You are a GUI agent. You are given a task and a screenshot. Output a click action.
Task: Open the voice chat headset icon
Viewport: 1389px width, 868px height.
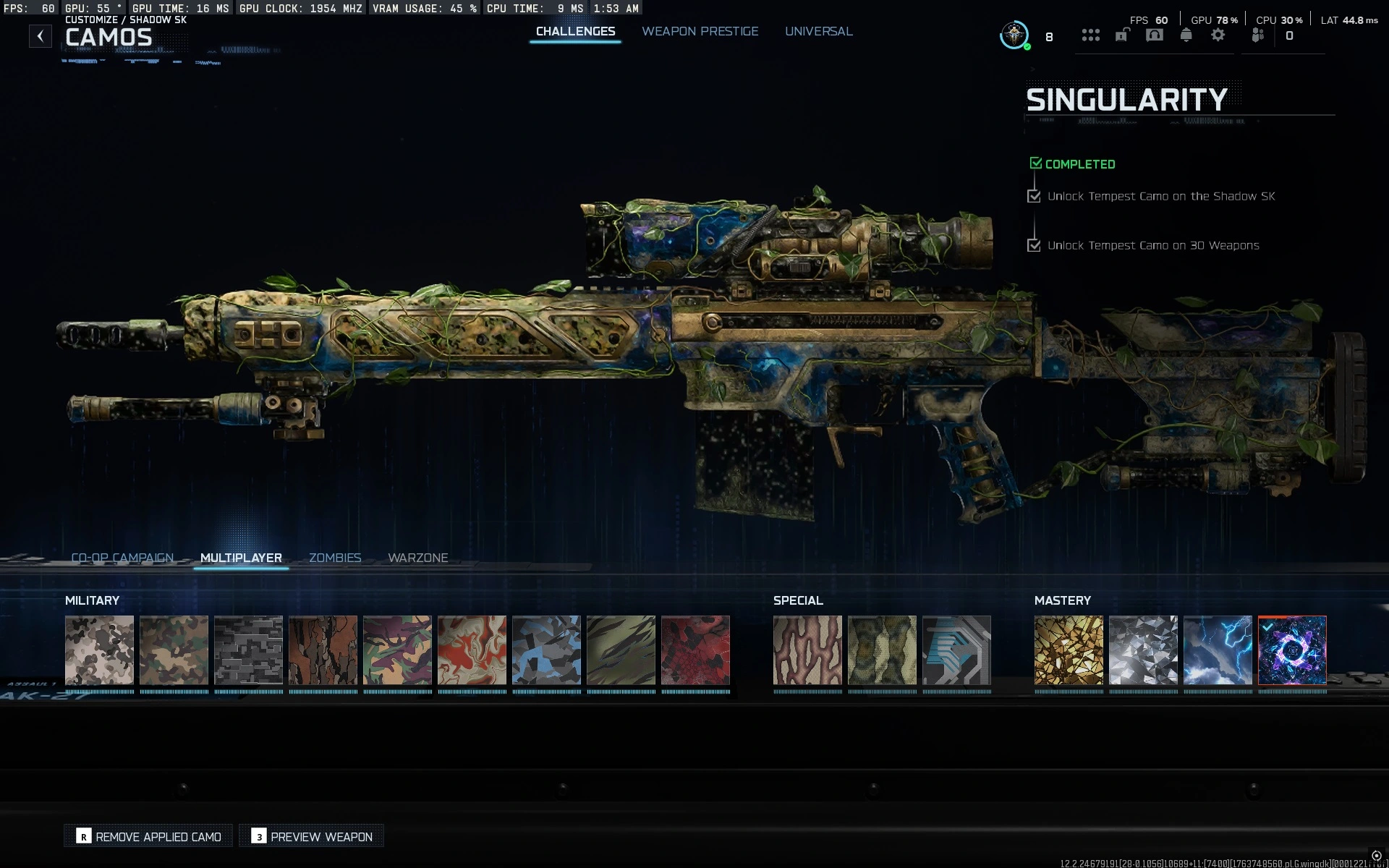click(x=1155, y=35)
